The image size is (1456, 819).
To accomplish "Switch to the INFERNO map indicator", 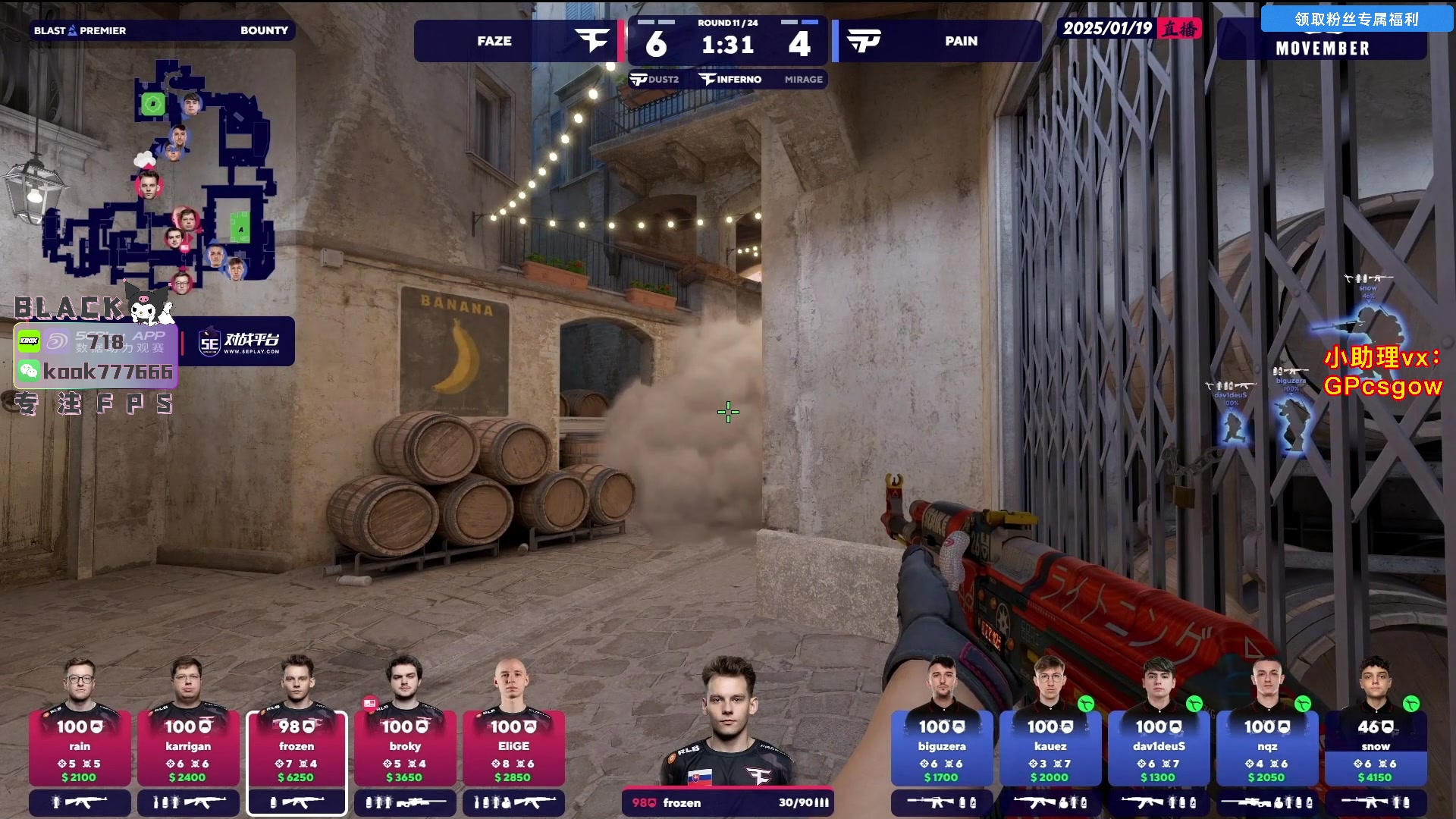I will [731, 80].
